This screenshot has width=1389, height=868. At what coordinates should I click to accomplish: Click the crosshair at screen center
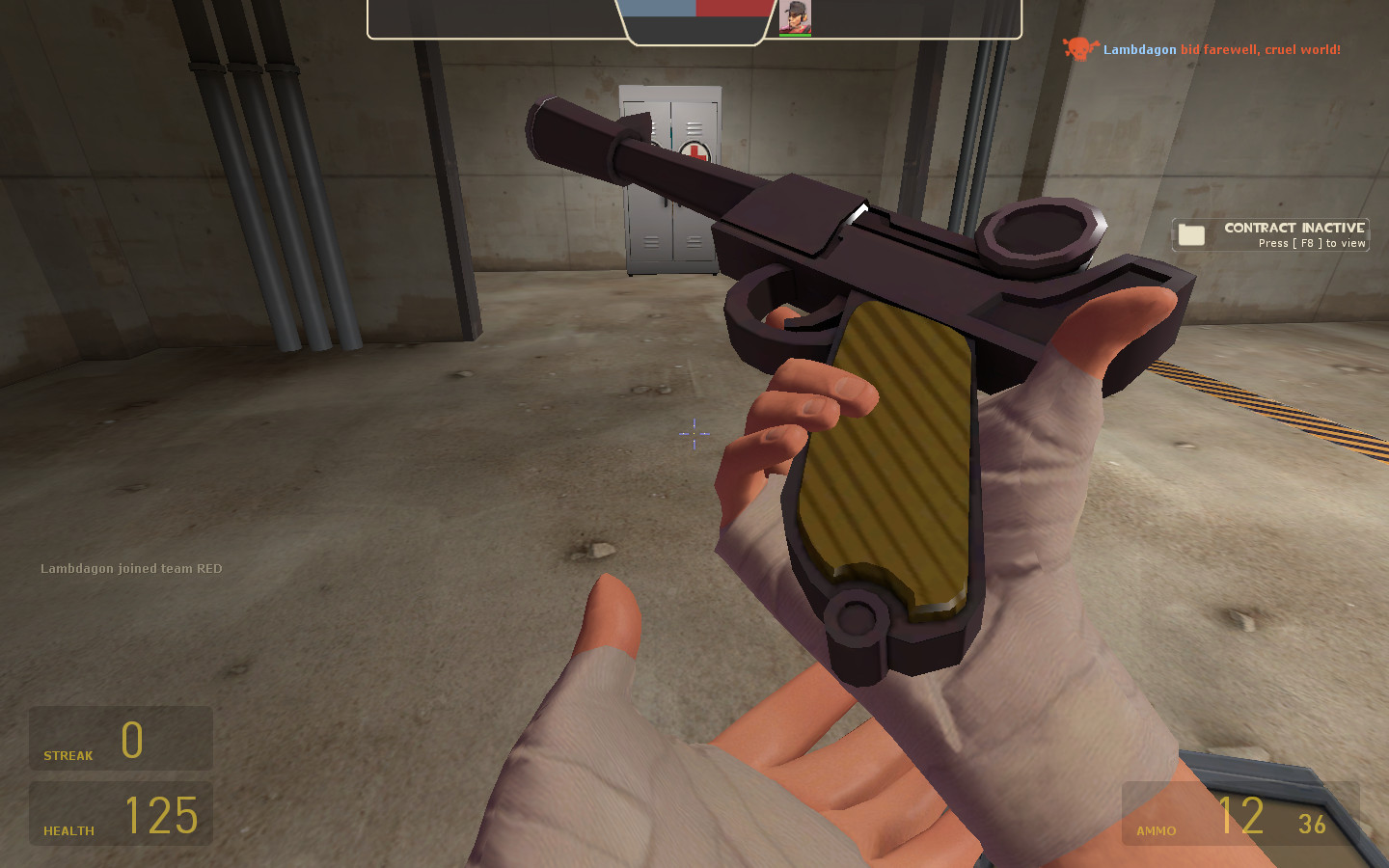694,435
